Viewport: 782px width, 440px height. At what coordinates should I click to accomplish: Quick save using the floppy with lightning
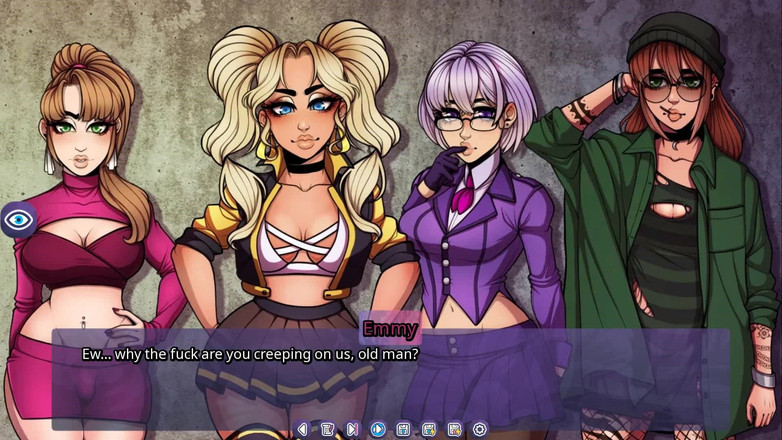pyautogui.click(x=429, y=429)
